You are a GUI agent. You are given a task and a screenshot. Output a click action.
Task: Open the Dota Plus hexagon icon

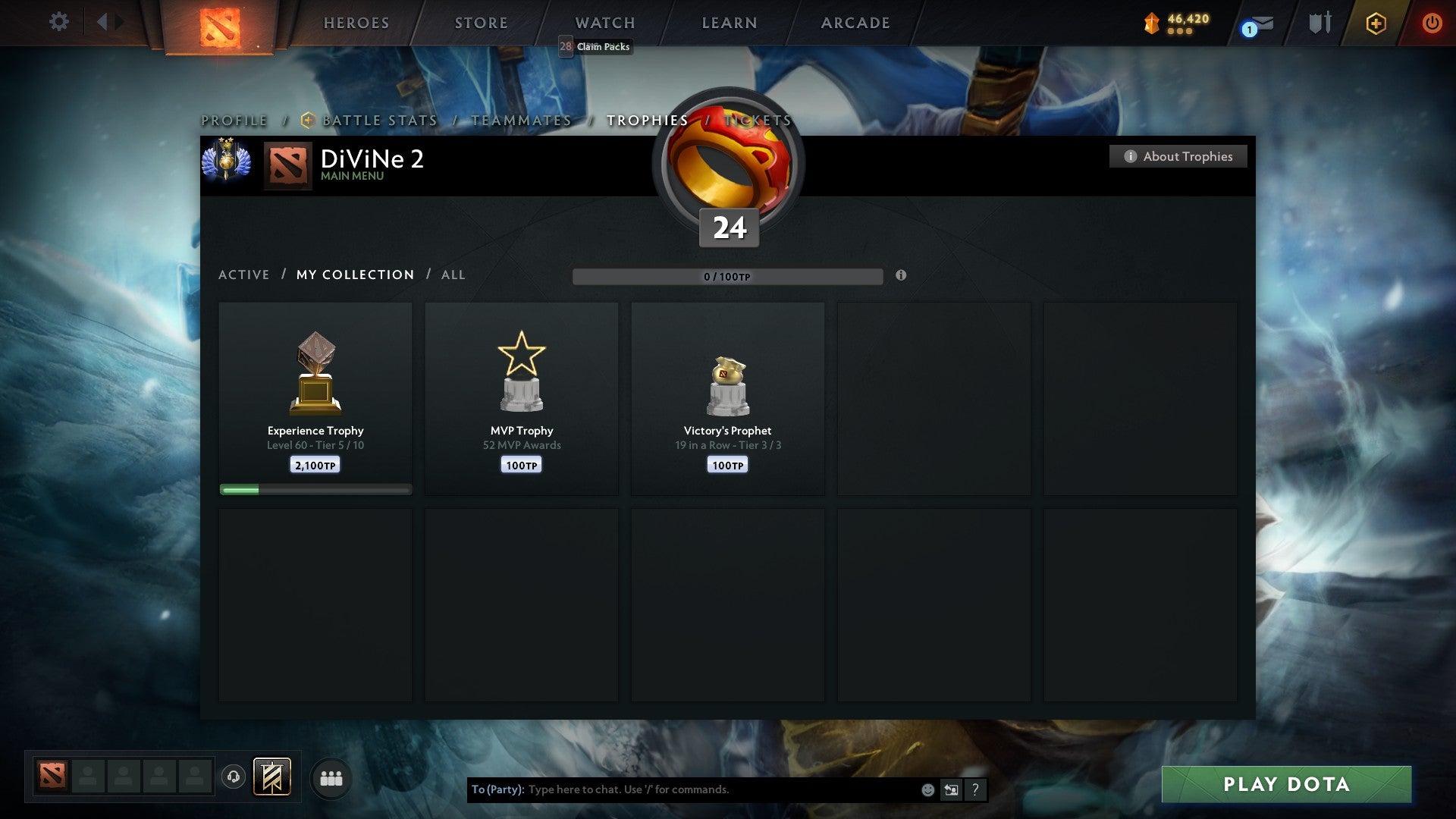[1375, 23]
